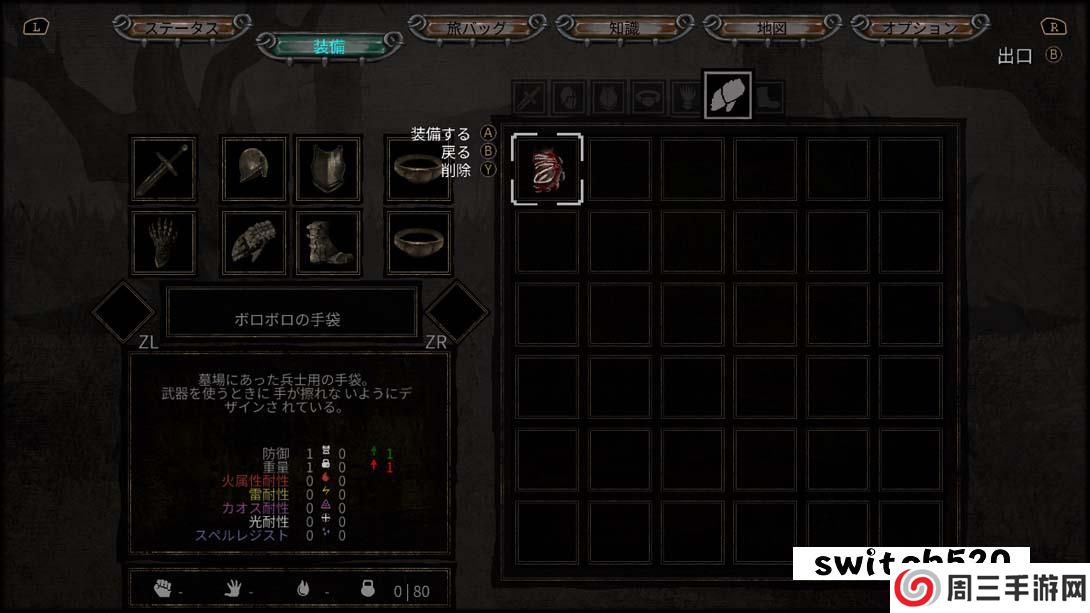Choose the equipped chest armor slot
Image resolution: width=1090 pixels, height=613 pixels.
328,169
